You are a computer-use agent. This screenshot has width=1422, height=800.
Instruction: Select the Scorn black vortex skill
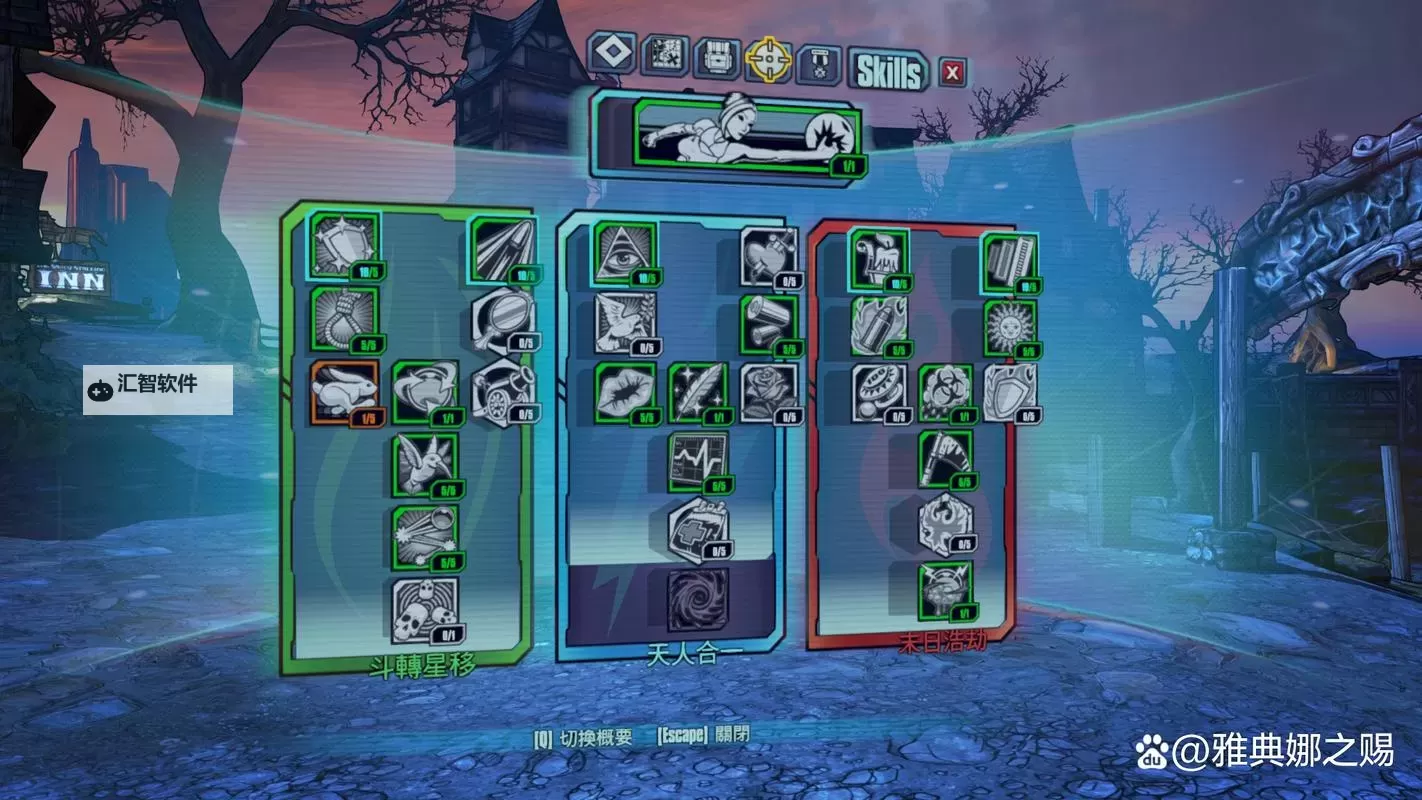tap(698, 600)
